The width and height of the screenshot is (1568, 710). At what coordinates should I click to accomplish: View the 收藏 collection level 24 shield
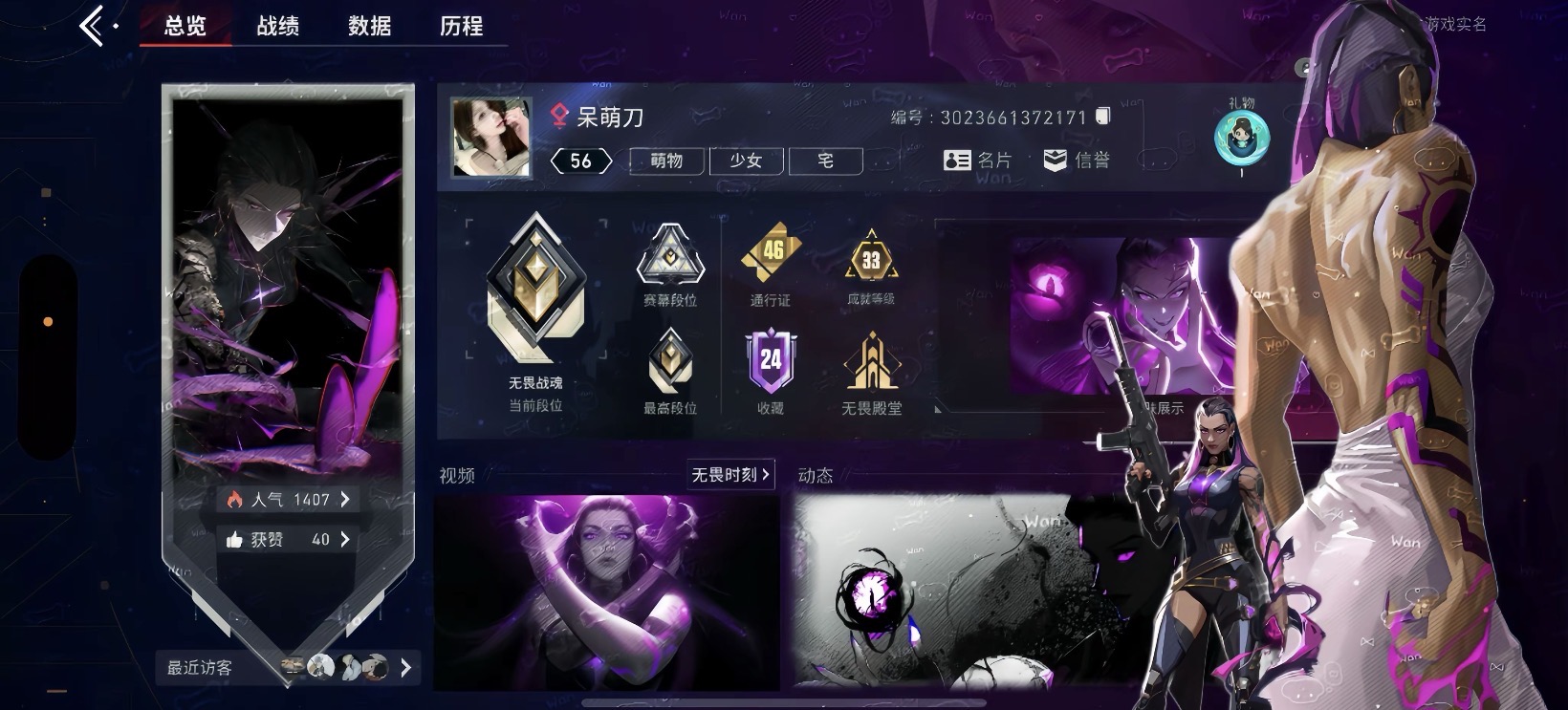click(x=771, y=361)
